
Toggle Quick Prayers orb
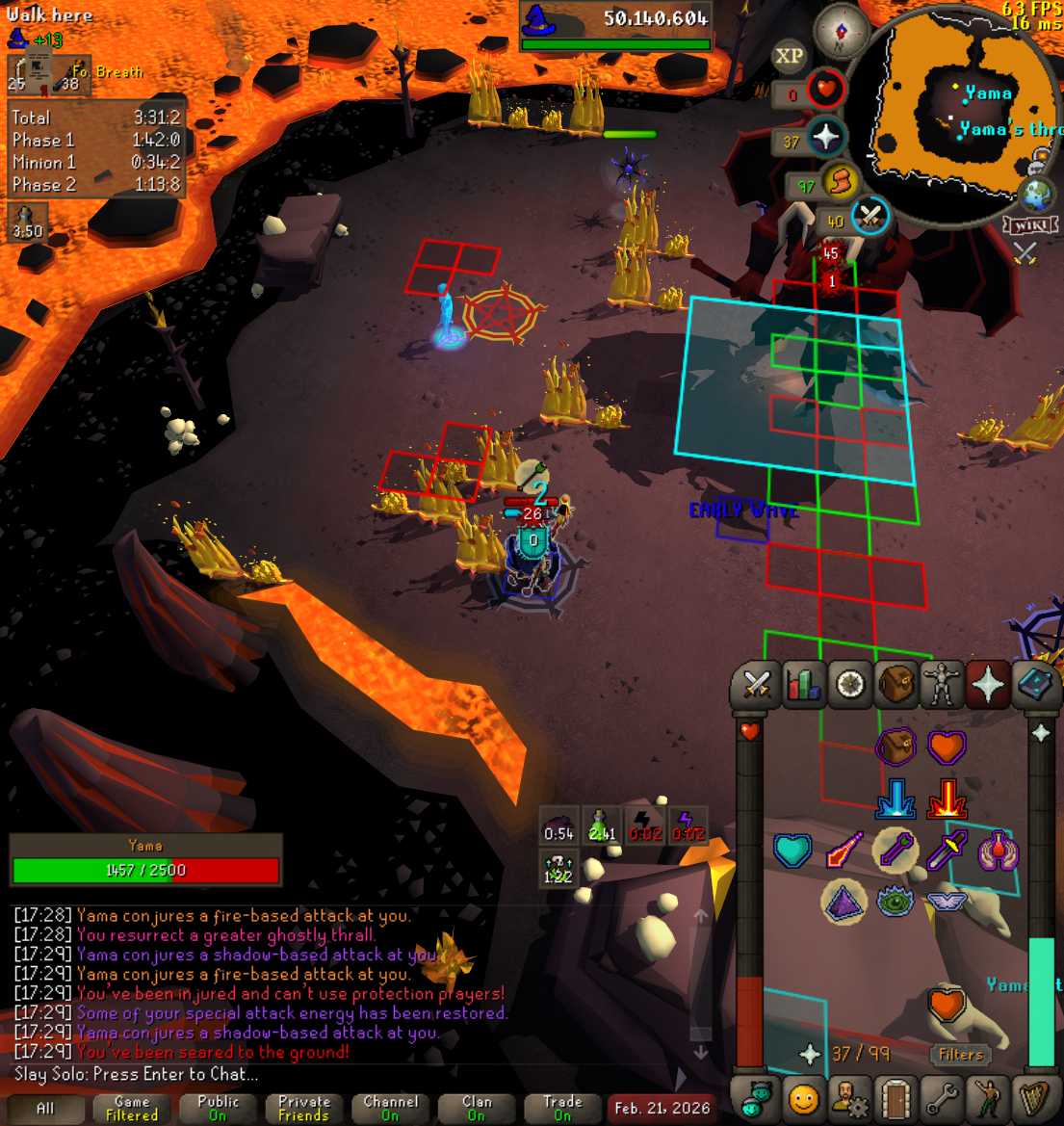pyautogui.click(x=824, y=138)
